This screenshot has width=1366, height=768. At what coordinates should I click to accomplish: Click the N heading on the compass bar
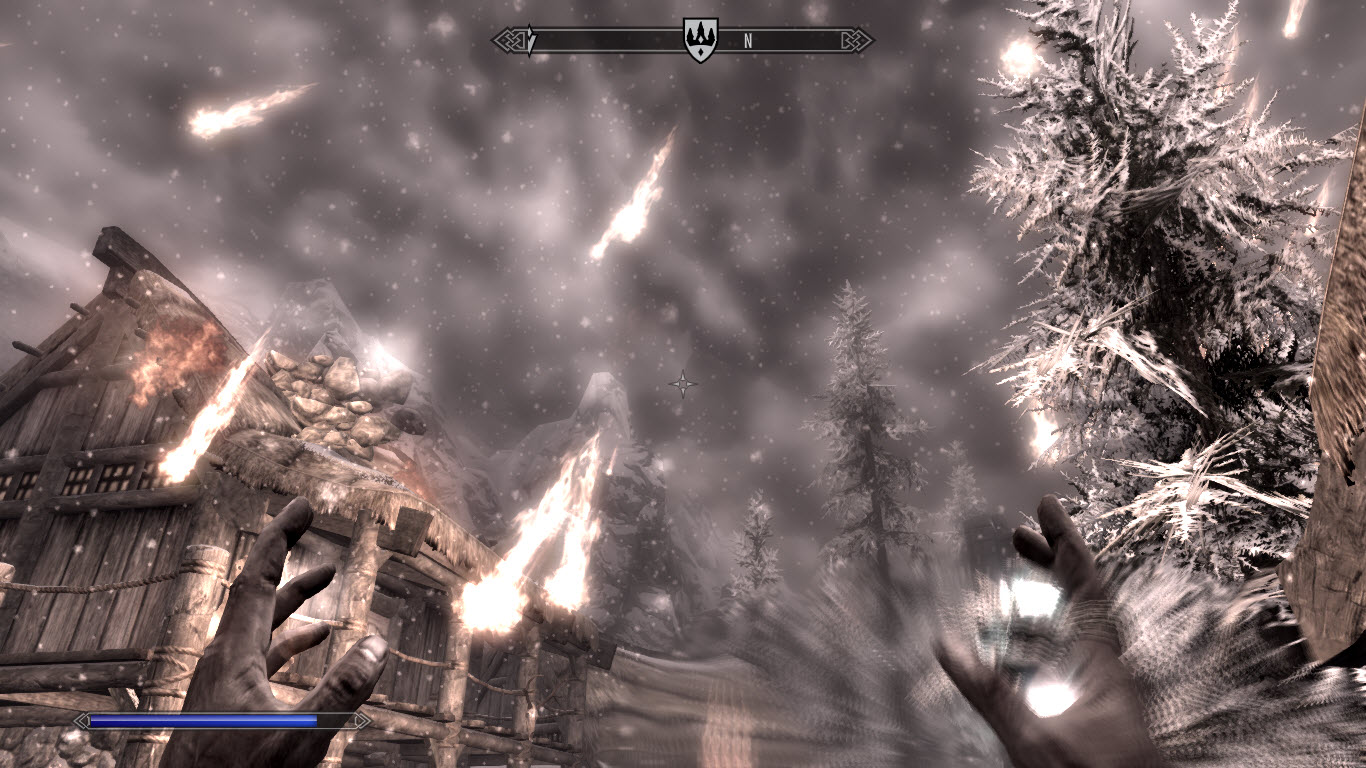pos(748,41)
